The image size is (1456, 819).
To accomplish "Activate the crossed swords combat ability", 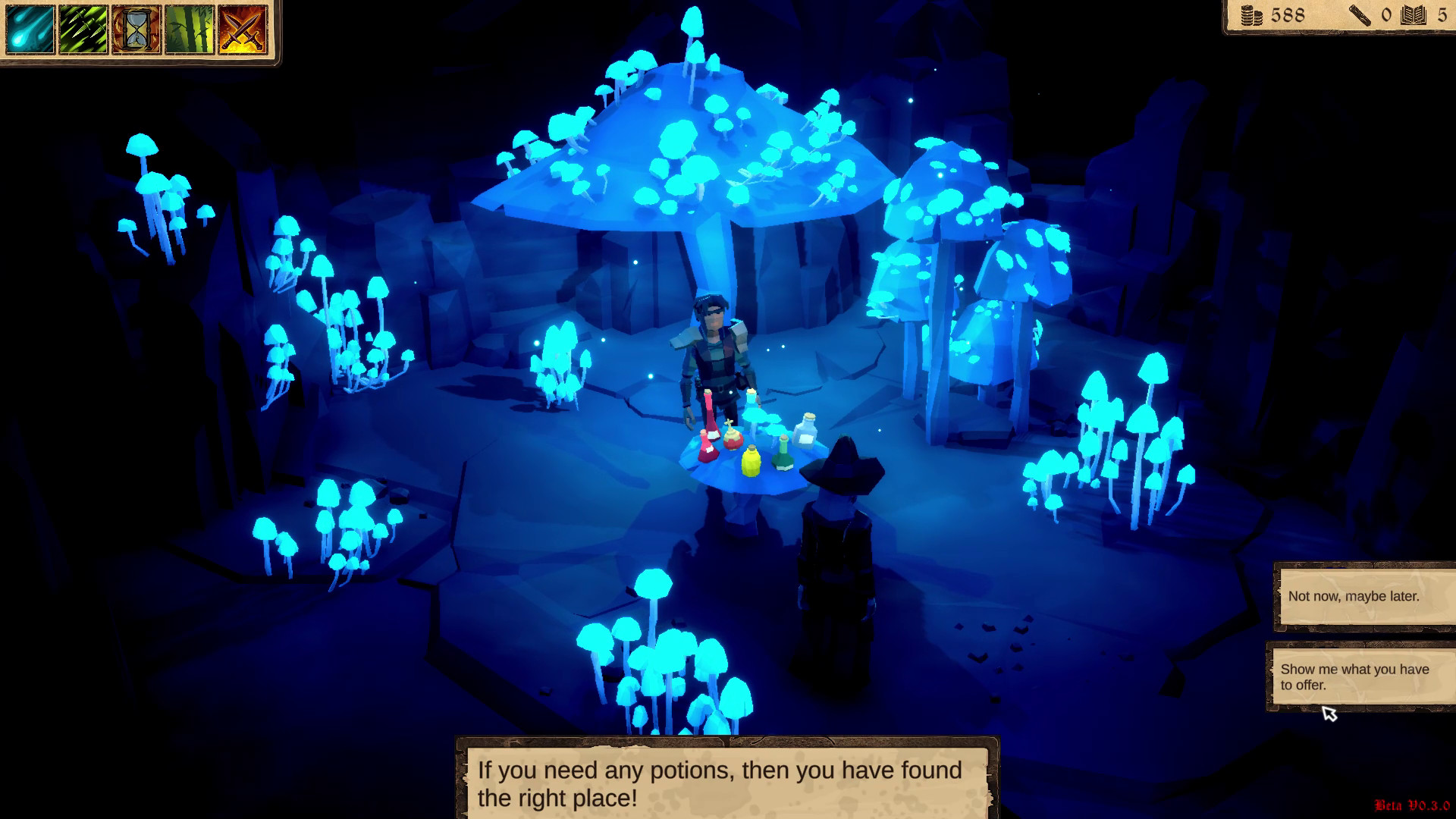I will [243, 30].
